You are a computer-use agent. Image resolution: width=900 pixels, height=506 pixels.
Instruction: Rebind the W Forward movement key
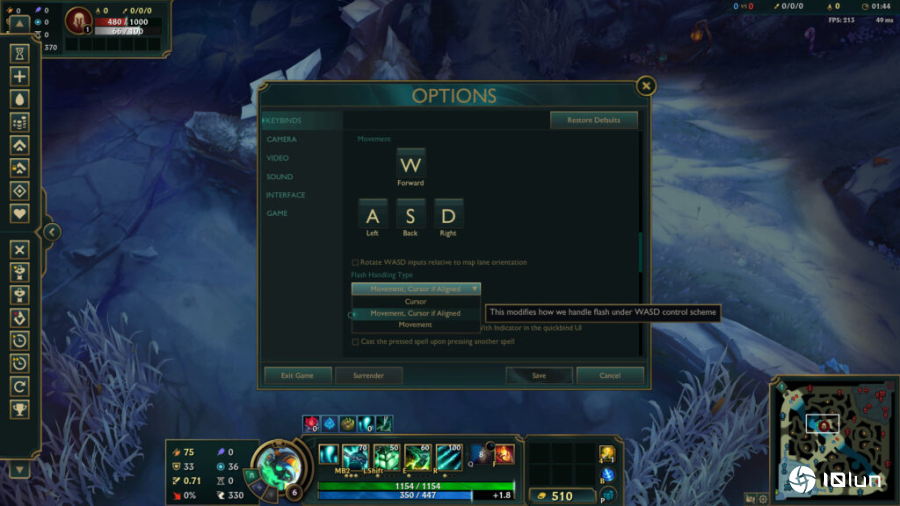click(410, 164)
